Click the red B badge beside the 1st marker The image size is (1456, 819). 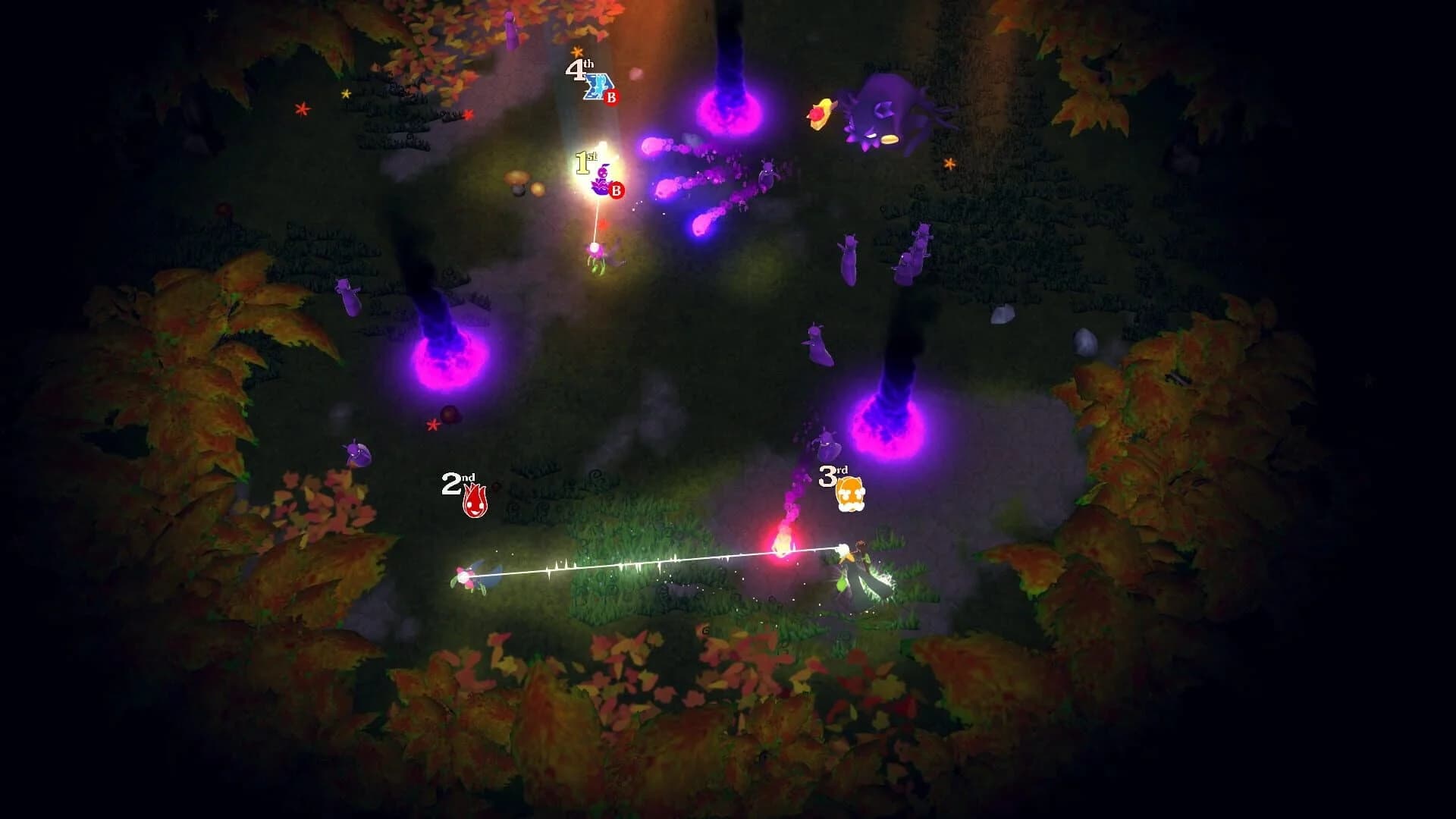[x=616, y=190]
